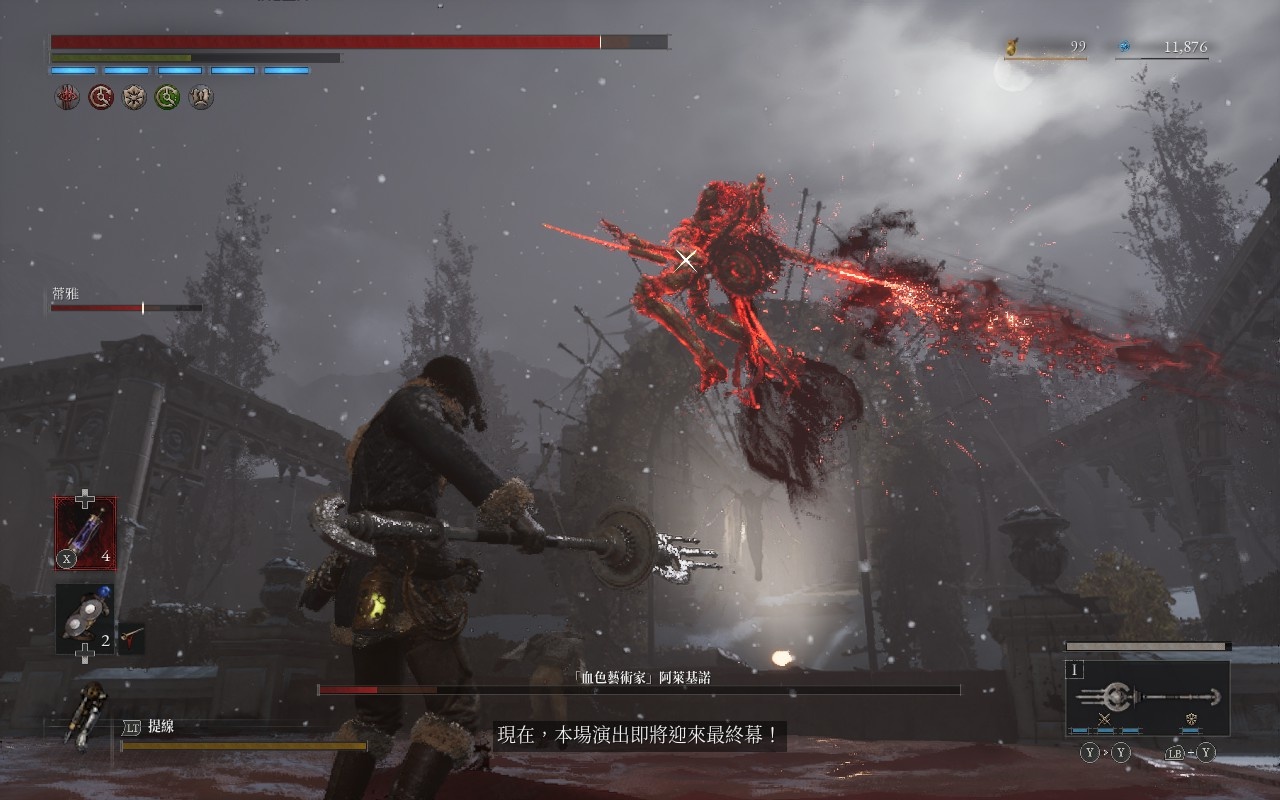Select the small horn item beside the lower belt
This screenshot has width=1280, height=800.
(131, 638)
